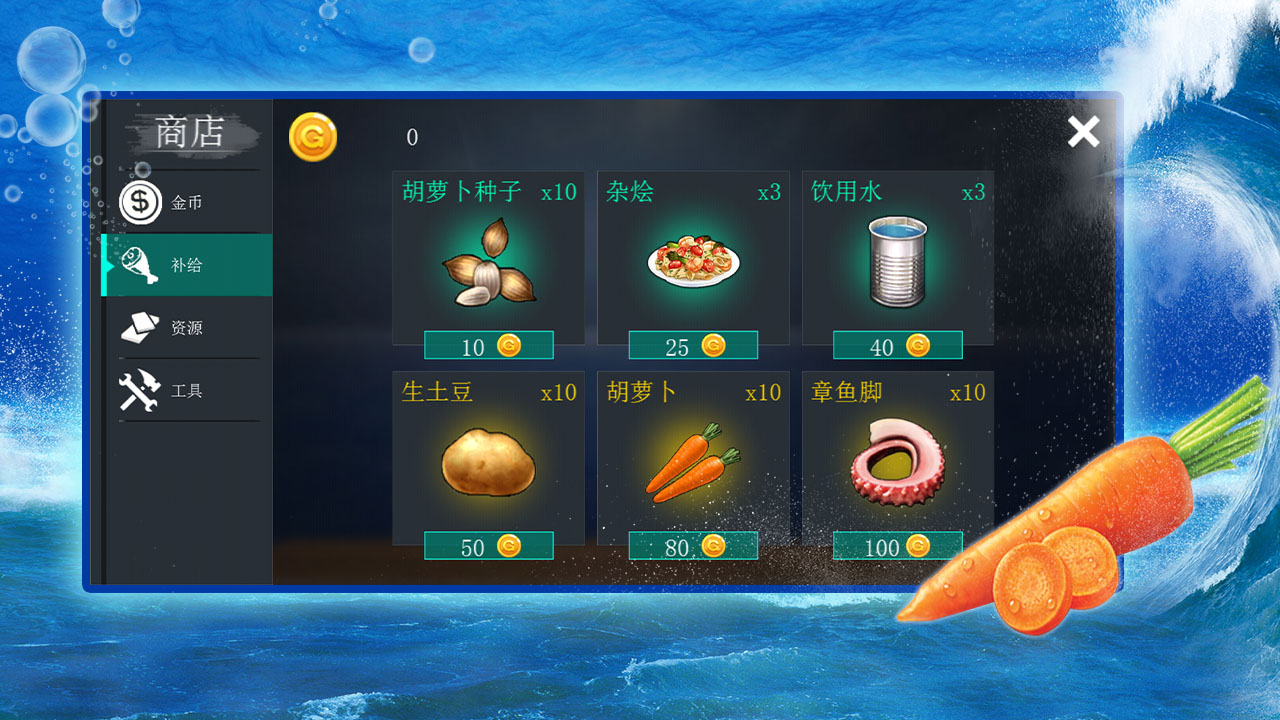Viewport: 1280px width, 720px height.
Task: Purchase octopus leg for 100 coins
Action: pos(897,546)
